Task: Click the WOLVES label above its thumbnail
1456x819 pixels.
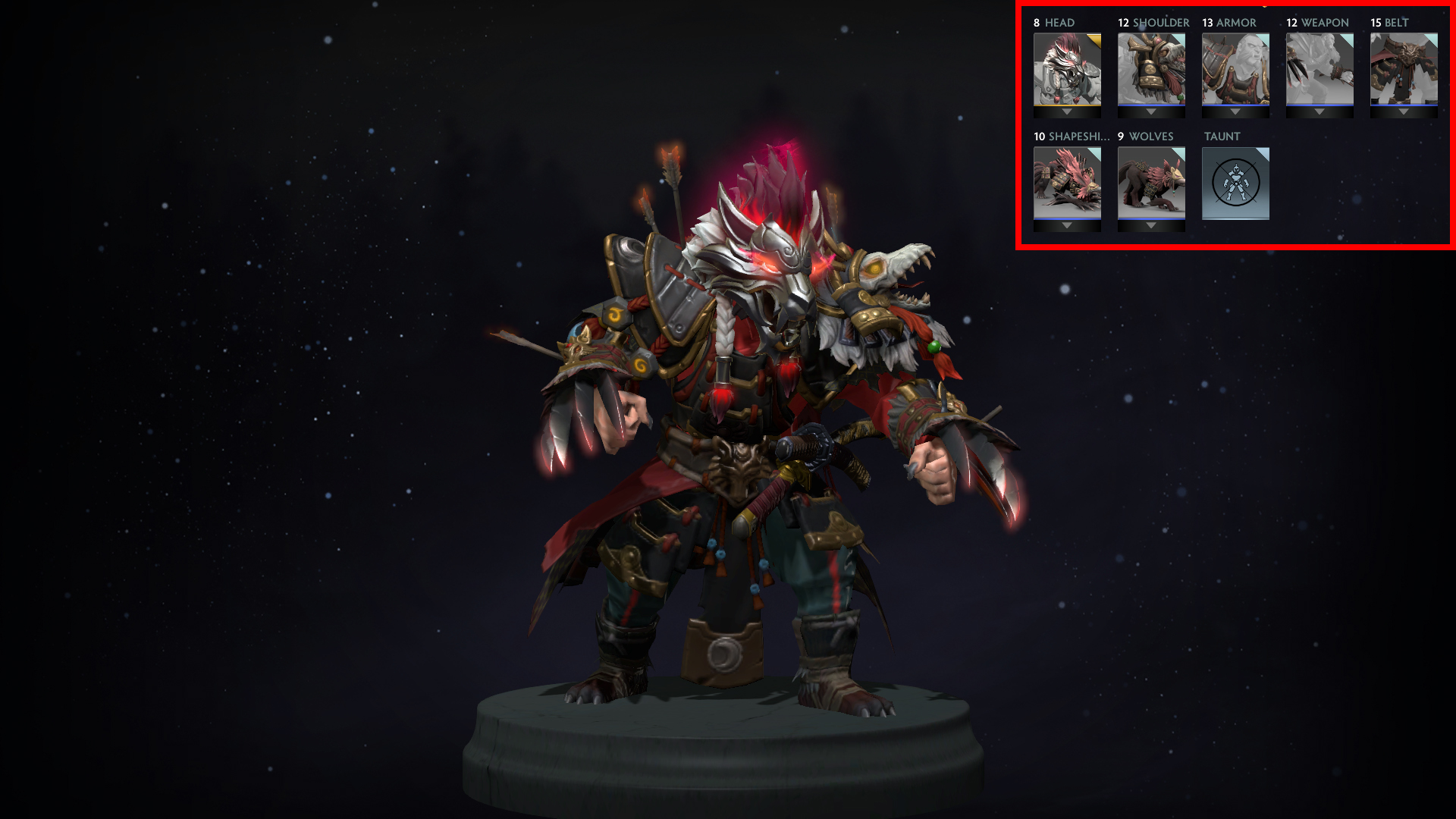Action: (x=1150, y=137)
